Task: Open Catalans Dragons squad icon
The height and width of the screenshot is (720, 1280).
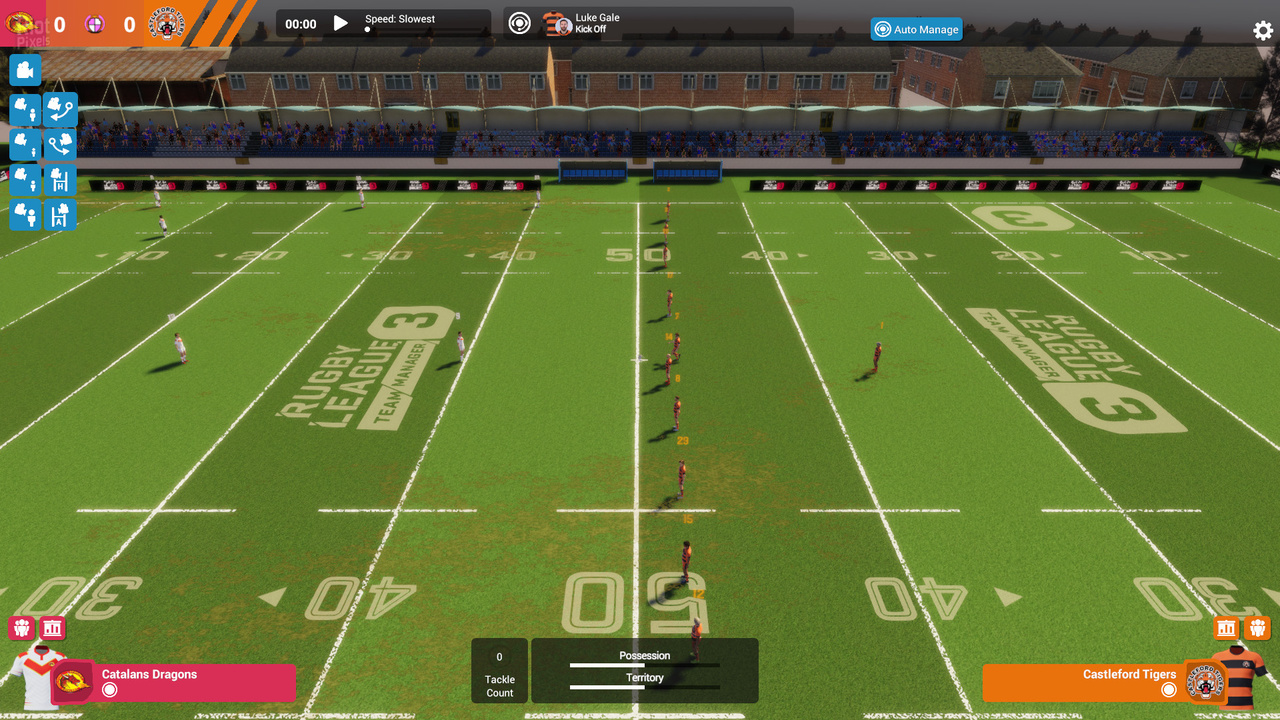Action: pos(21,628)
